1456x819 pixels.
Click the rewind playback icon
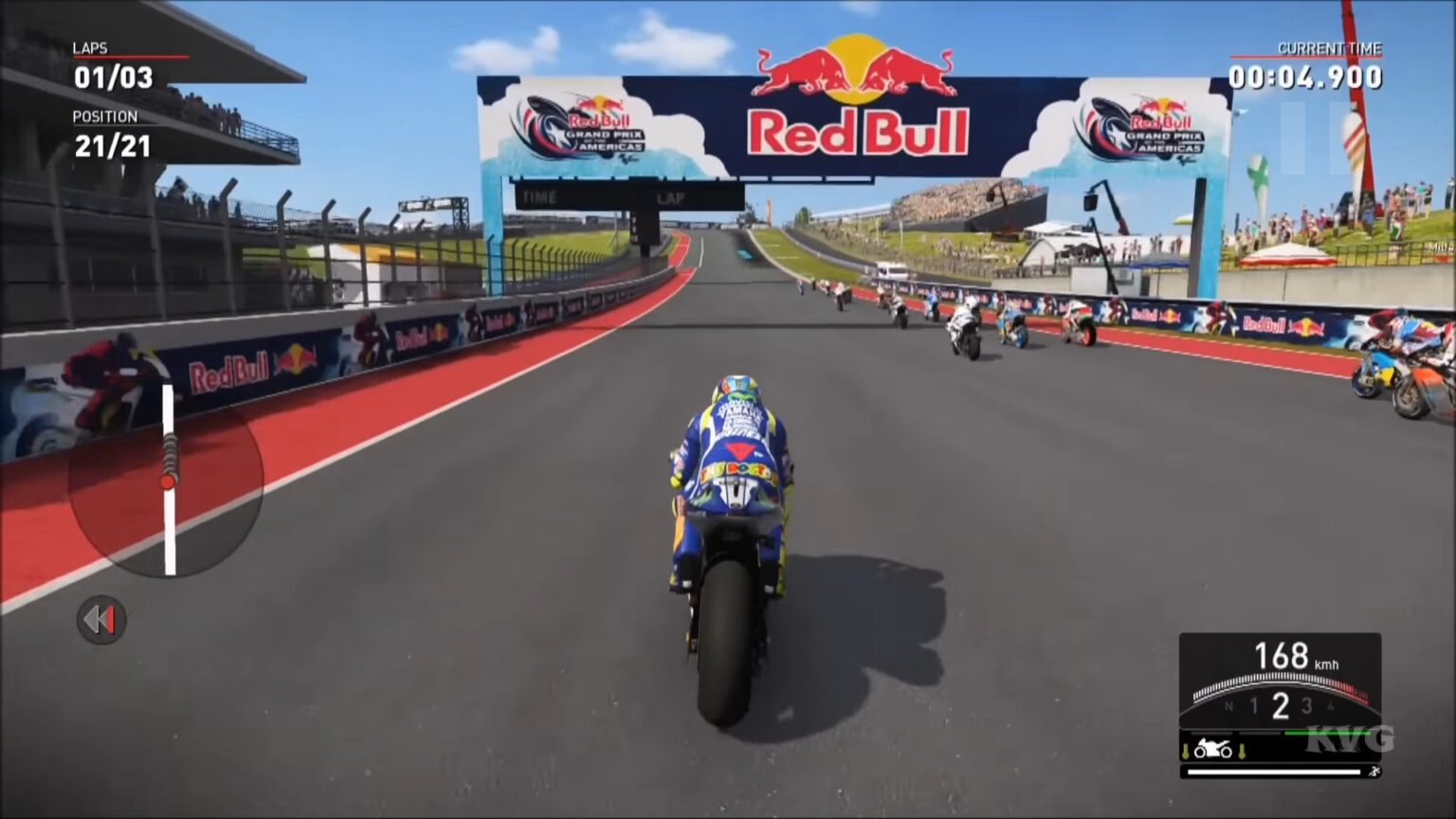click(x=101, y=620)
